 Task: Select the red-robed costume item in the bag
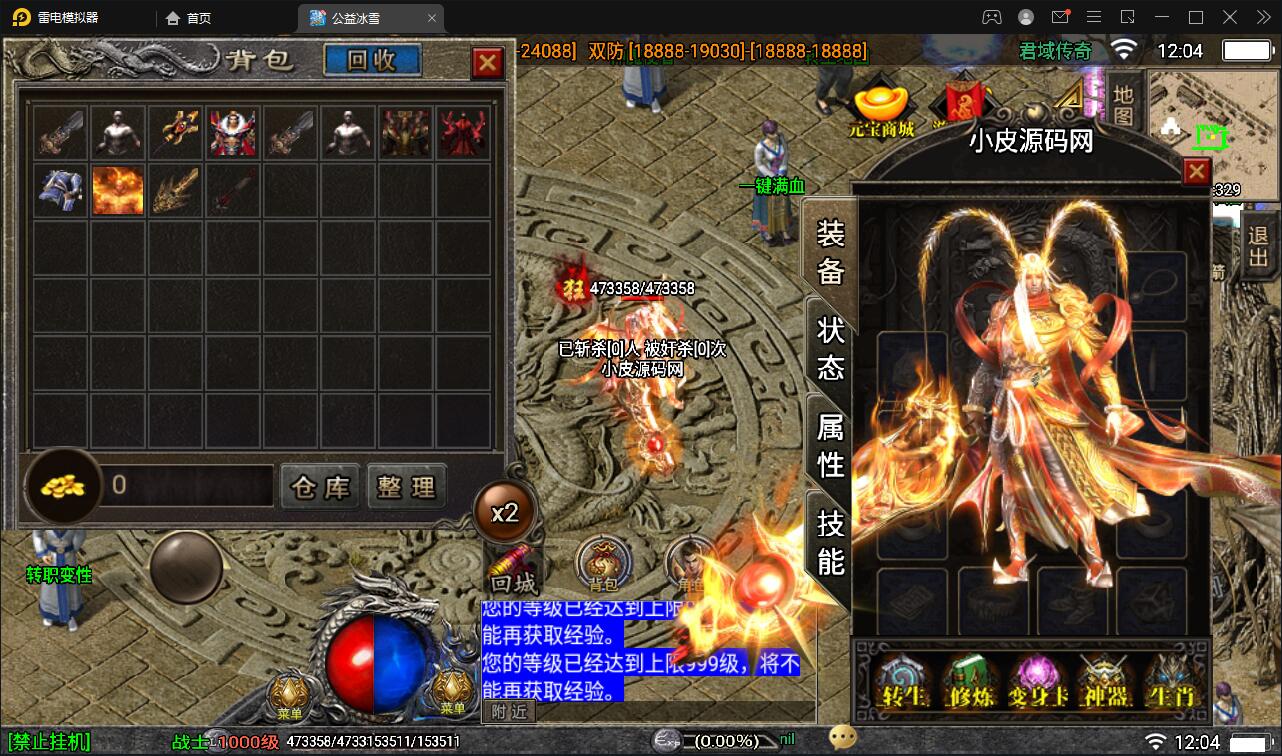pos(462,133)
